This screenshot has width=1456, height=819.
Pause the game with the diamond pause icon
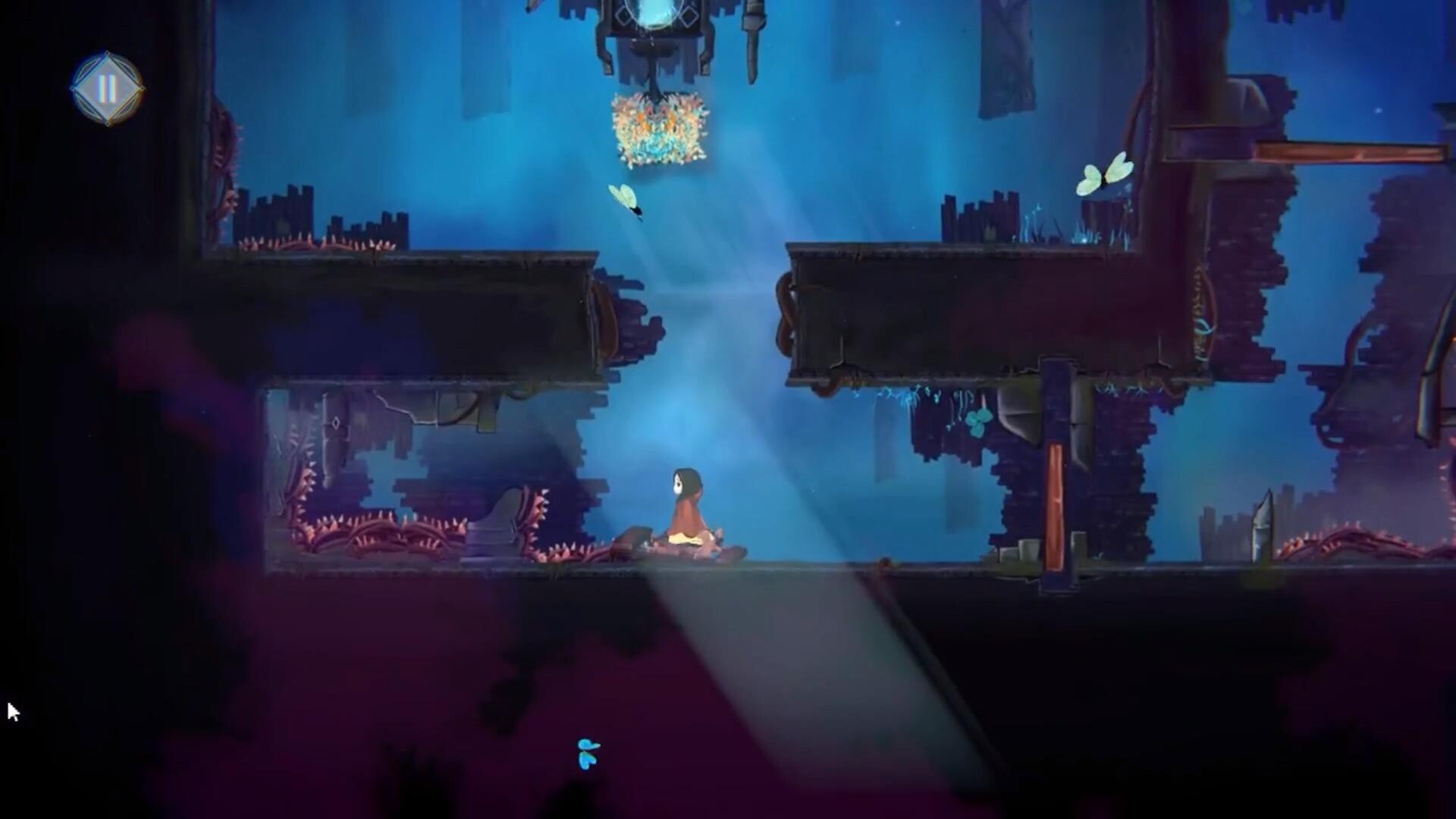click(x=108, y=89)
